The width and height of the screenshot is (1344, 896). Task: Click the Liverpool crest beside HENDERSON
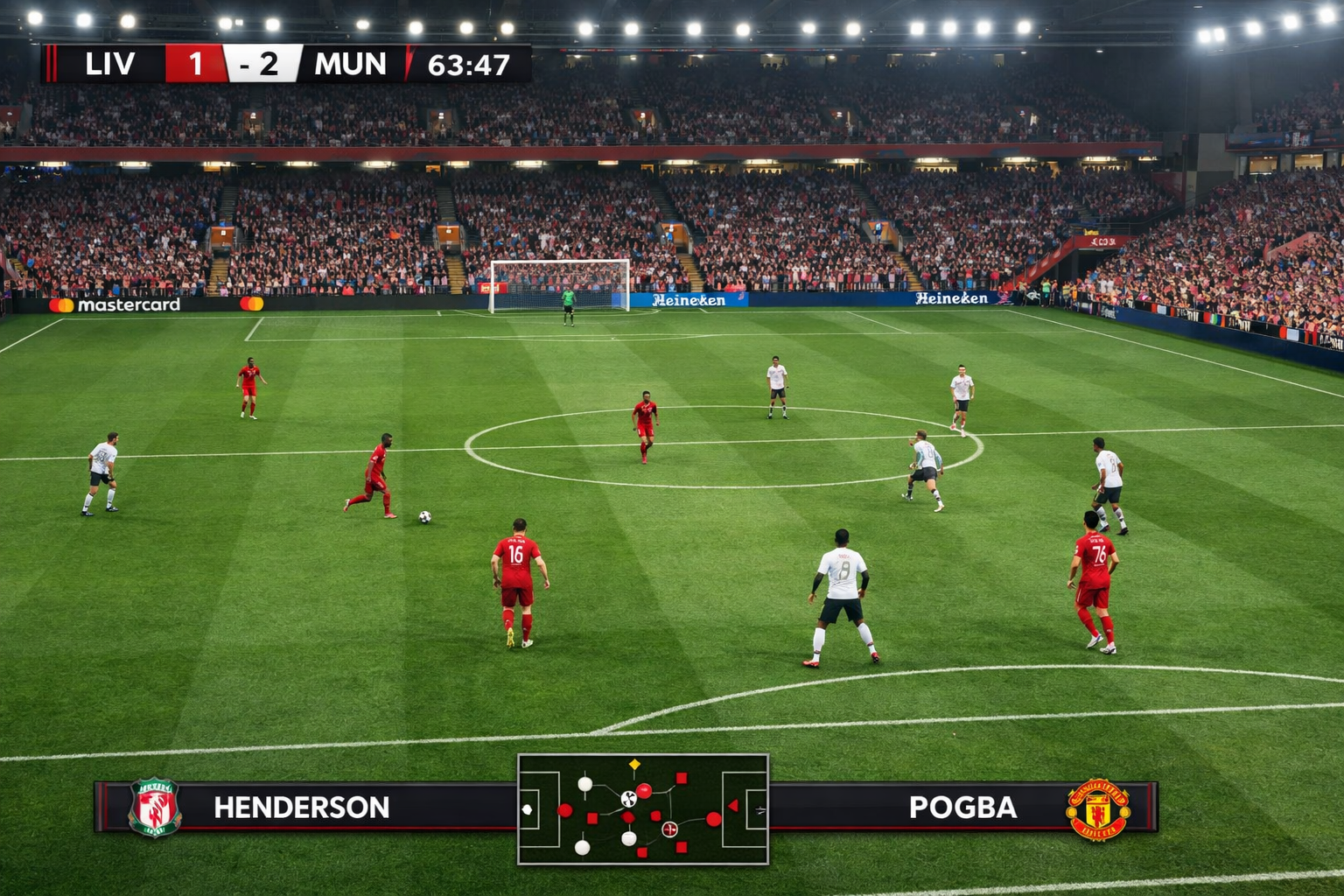156,808
